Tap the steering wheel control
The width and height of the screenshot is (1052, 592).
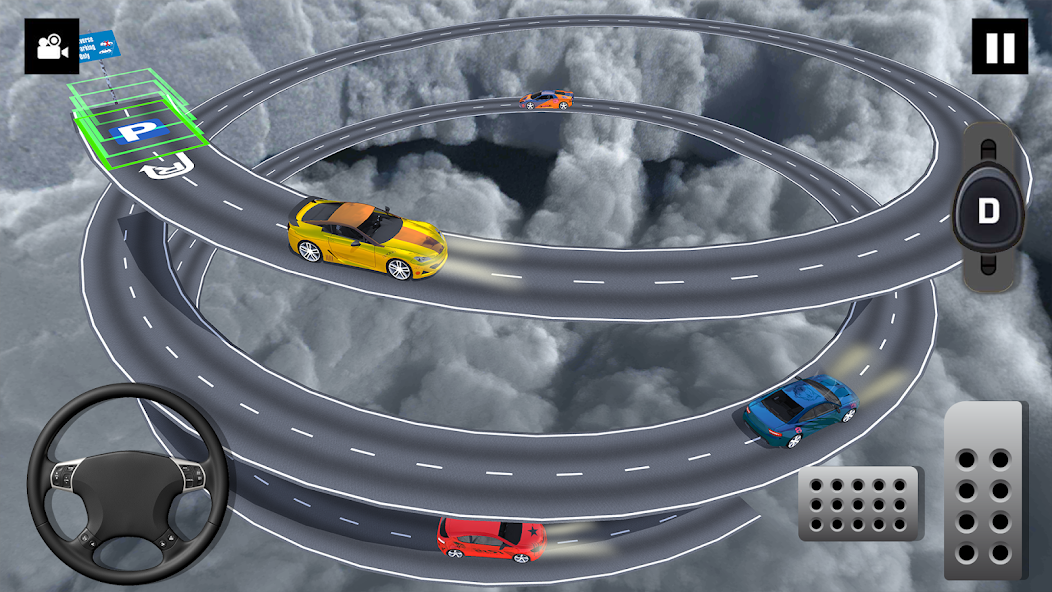click(x=128, y=483)
